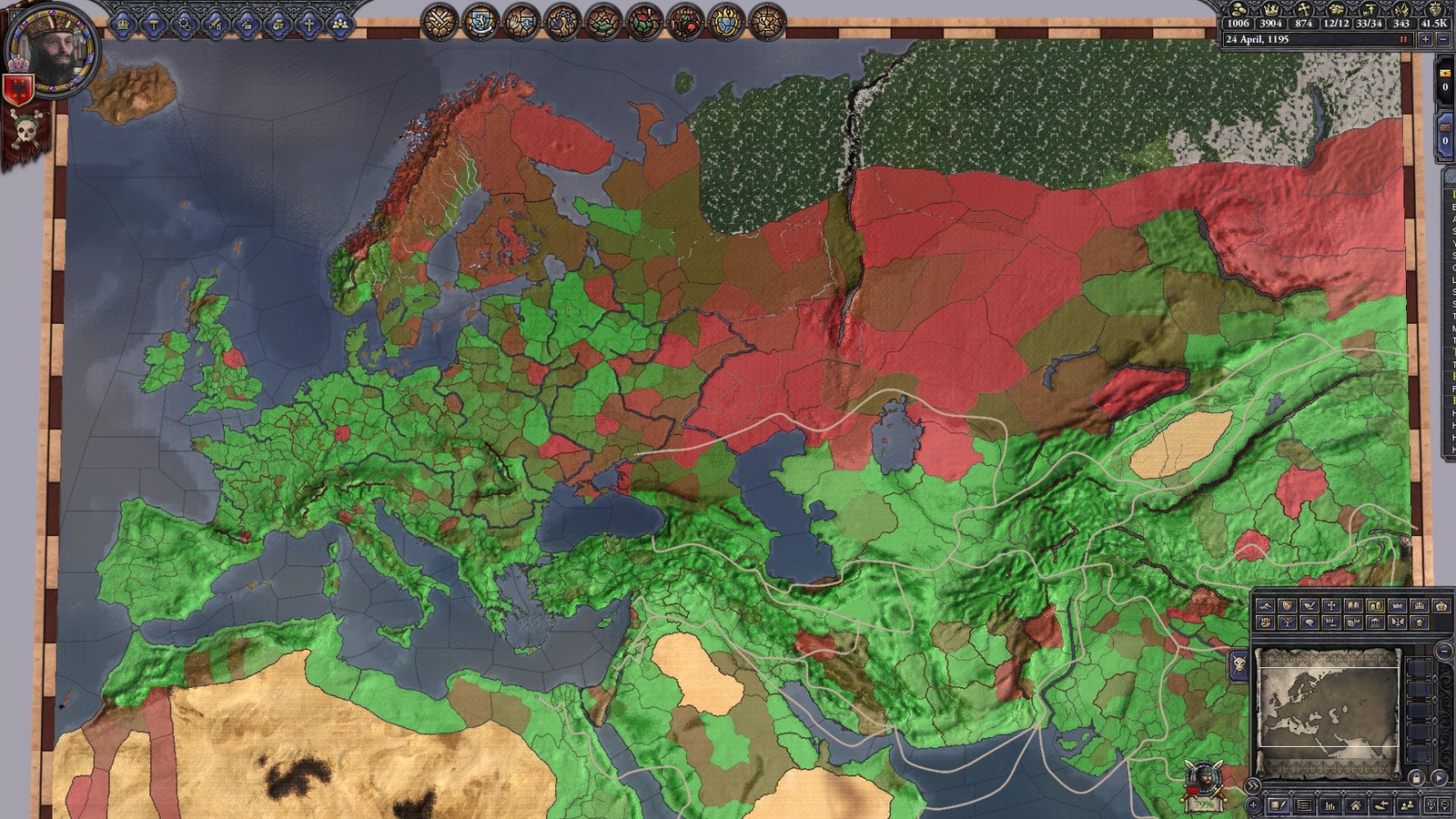
Task: Open the ledger bar-chart button
Action: [x=1330, y=805]
